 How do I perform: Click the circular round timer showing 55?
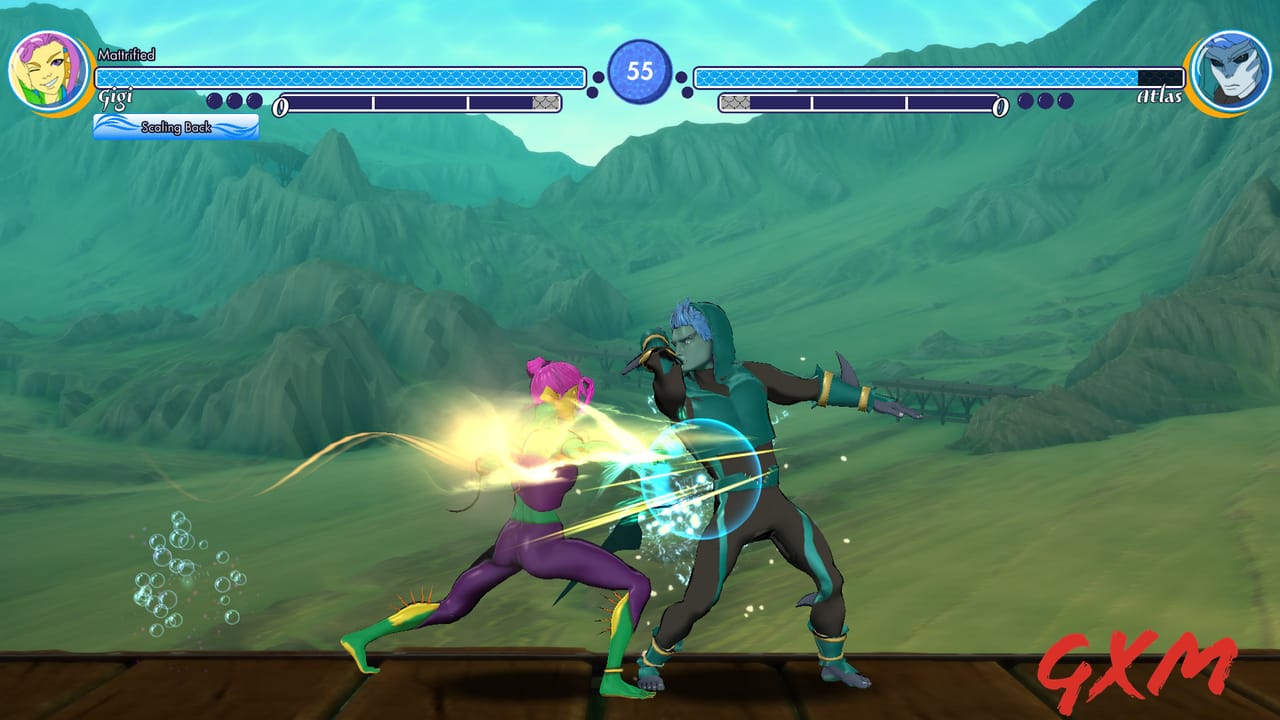639,68
